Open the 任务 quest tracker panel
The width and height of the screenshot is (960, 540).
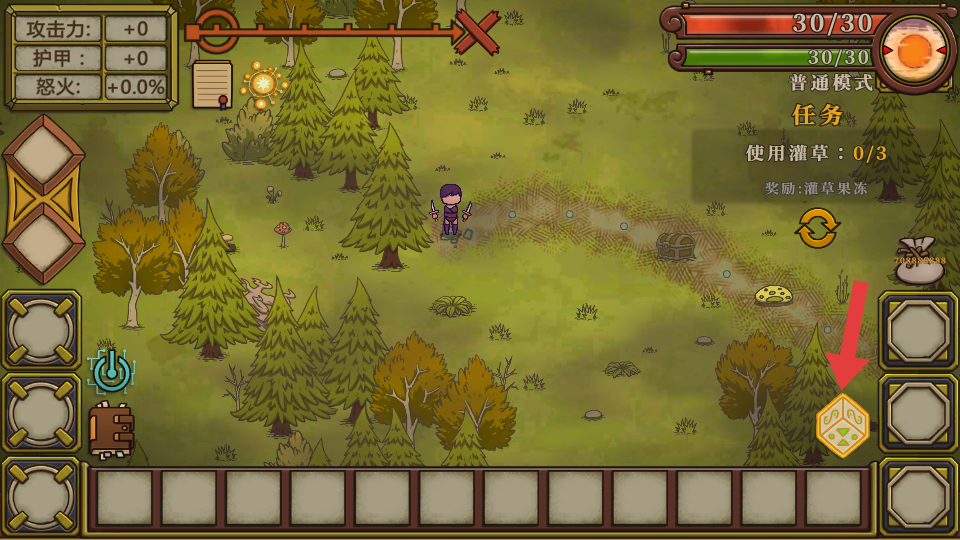tap(818, 115)
